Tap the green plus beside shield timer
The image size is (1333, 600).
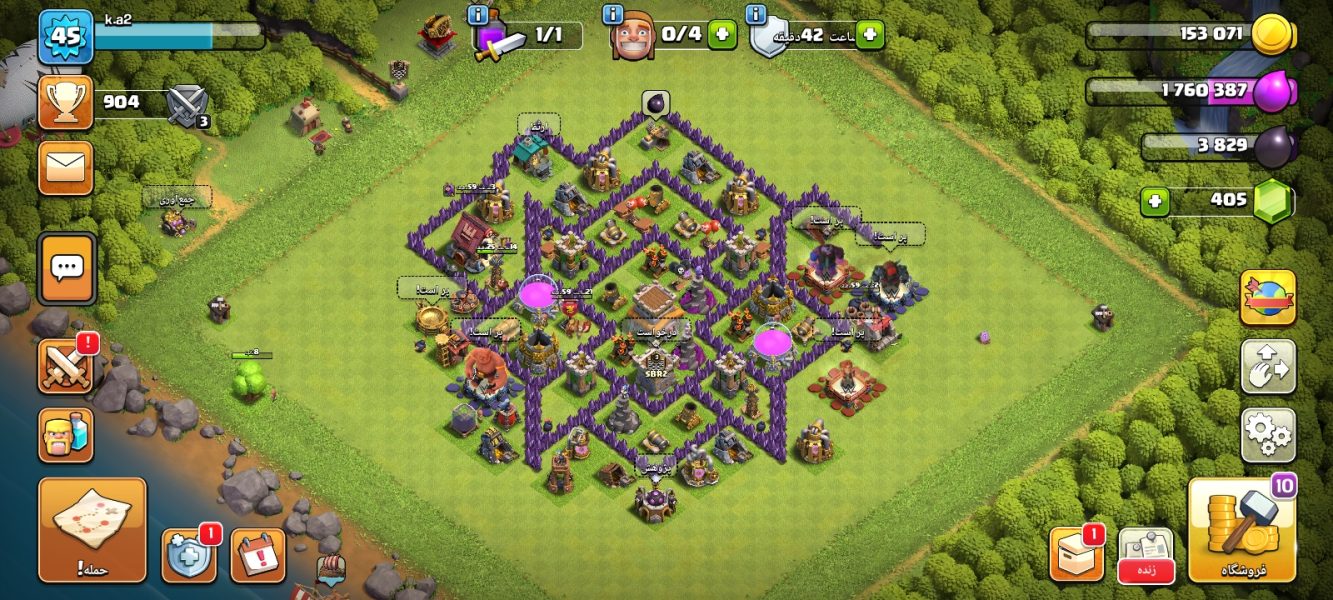click(870, 35)
